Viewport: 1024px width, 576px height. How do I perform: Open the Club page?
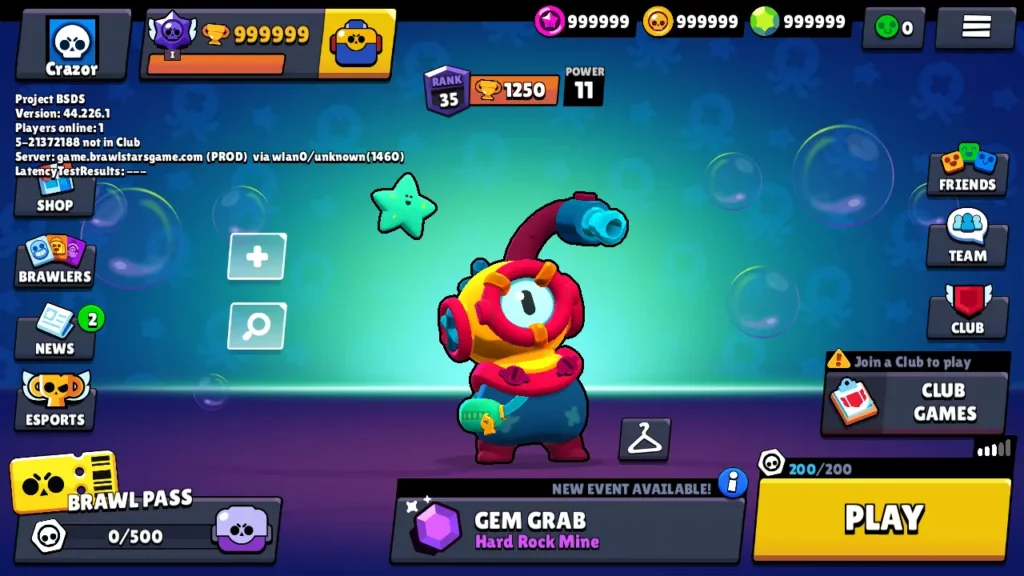pos(967,312)
